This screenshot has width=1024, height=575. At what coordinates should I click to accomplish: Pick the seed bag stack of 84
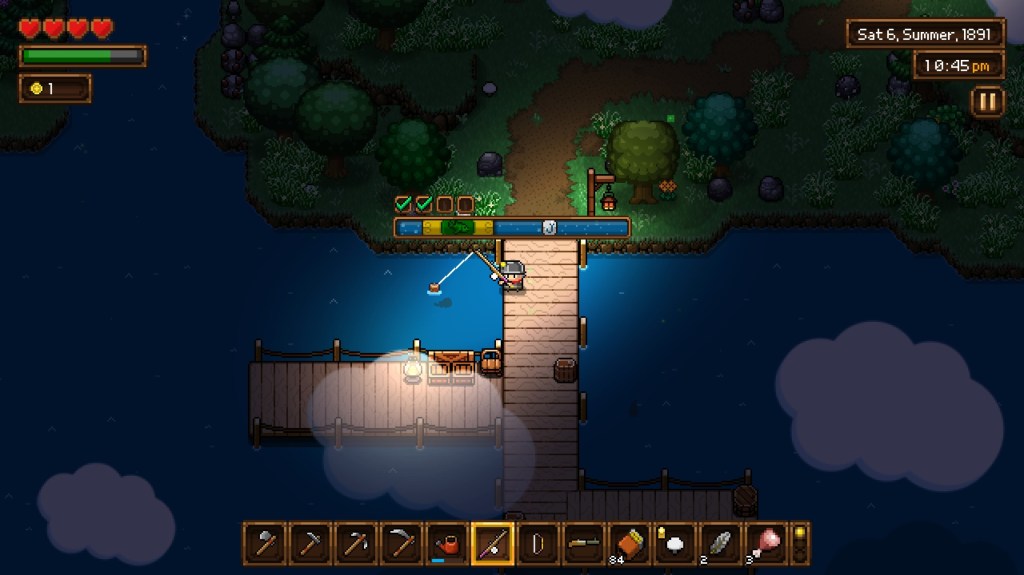[628, 543]
